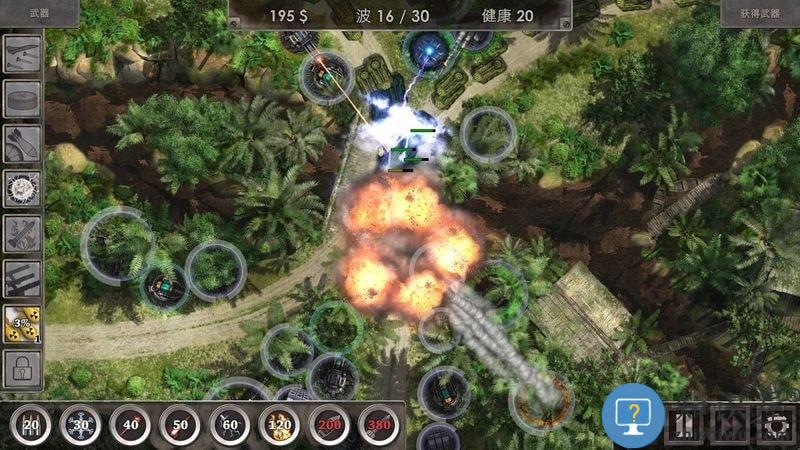Use the bomb weapon in the sidebar
Screen dimensions: 800x450
(22, 143)
